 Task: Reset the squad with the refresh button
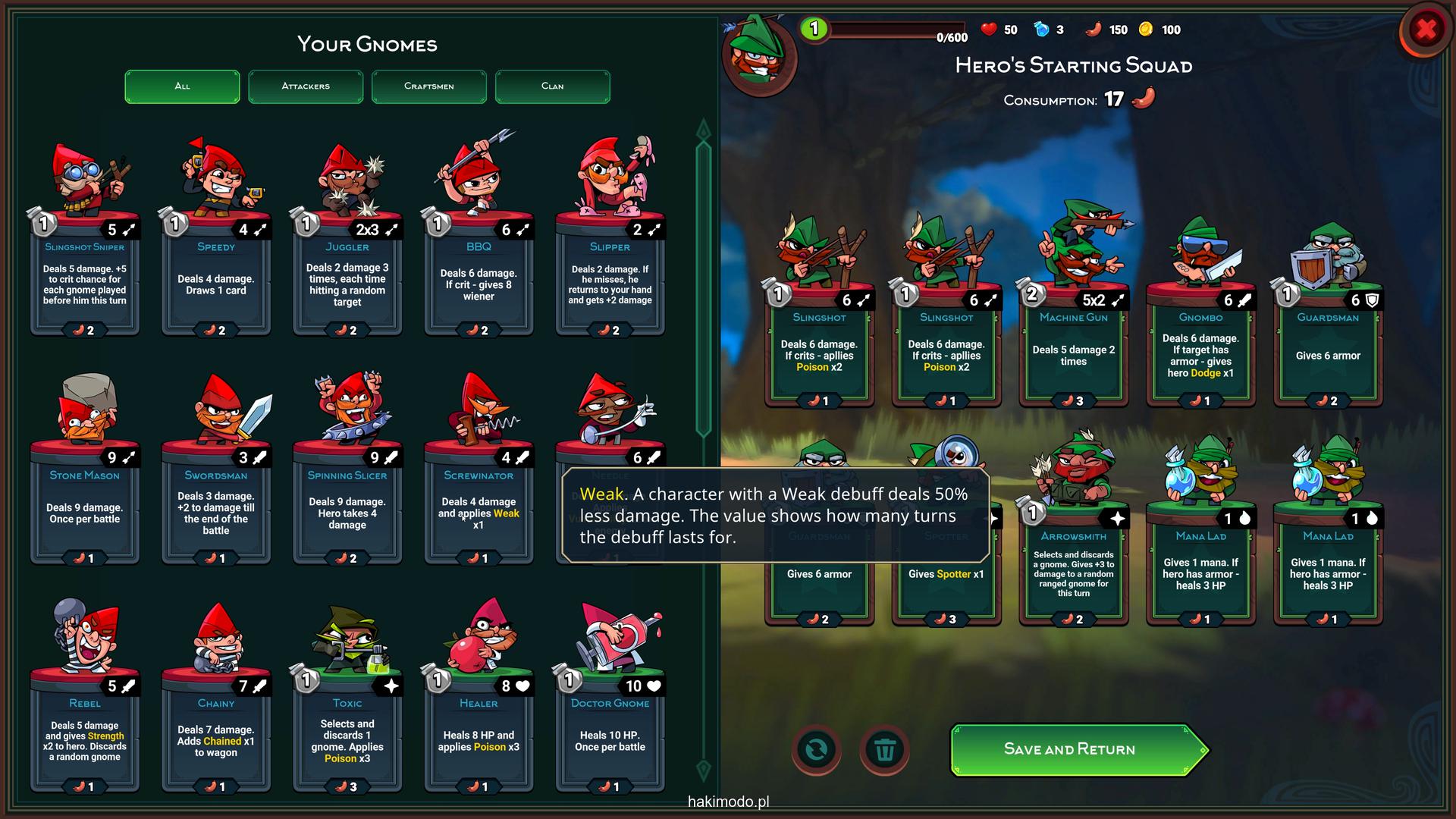point(816,750)
